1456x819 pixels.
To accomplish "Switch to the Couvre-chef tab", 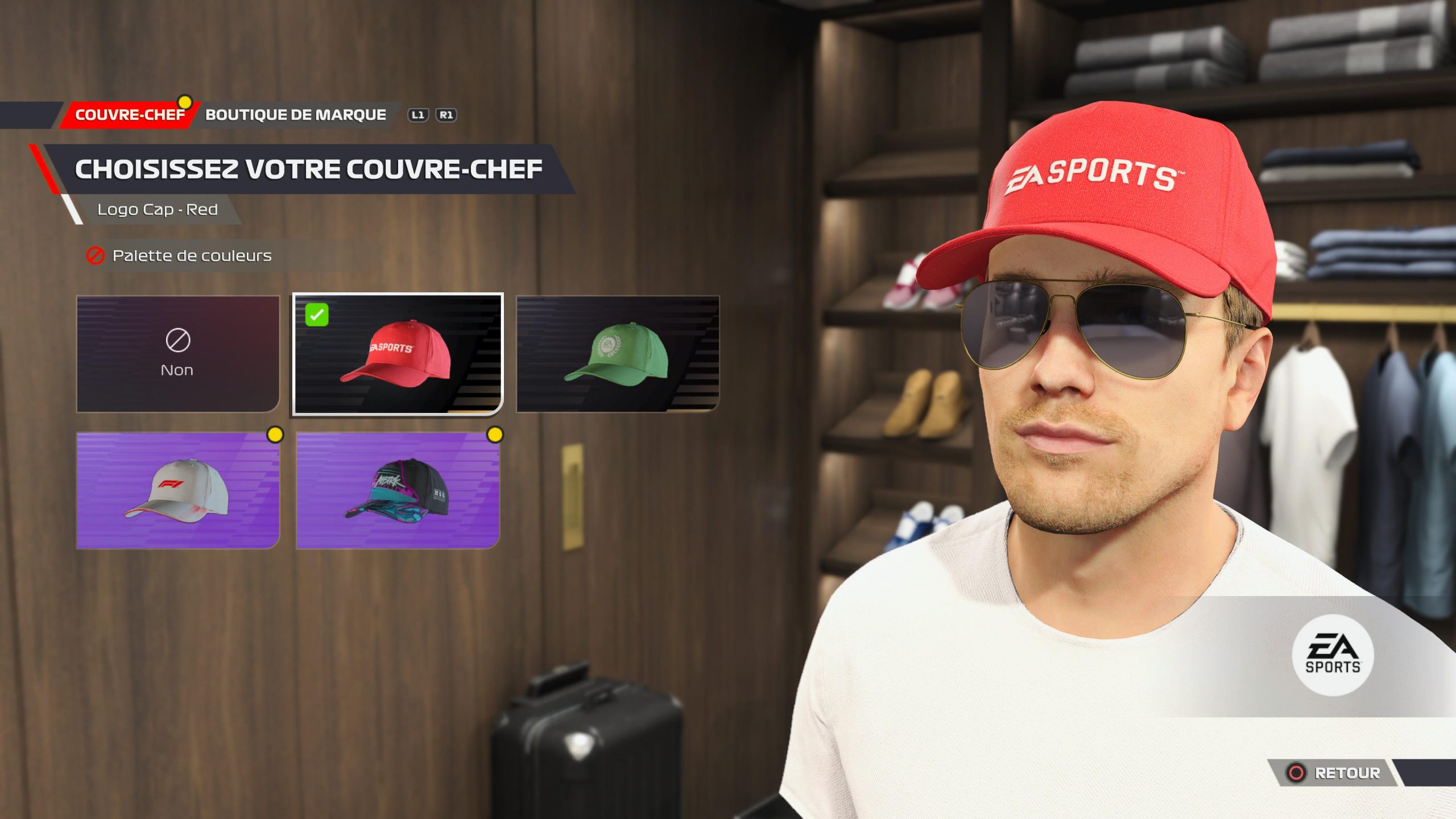I will pos(130,115).
